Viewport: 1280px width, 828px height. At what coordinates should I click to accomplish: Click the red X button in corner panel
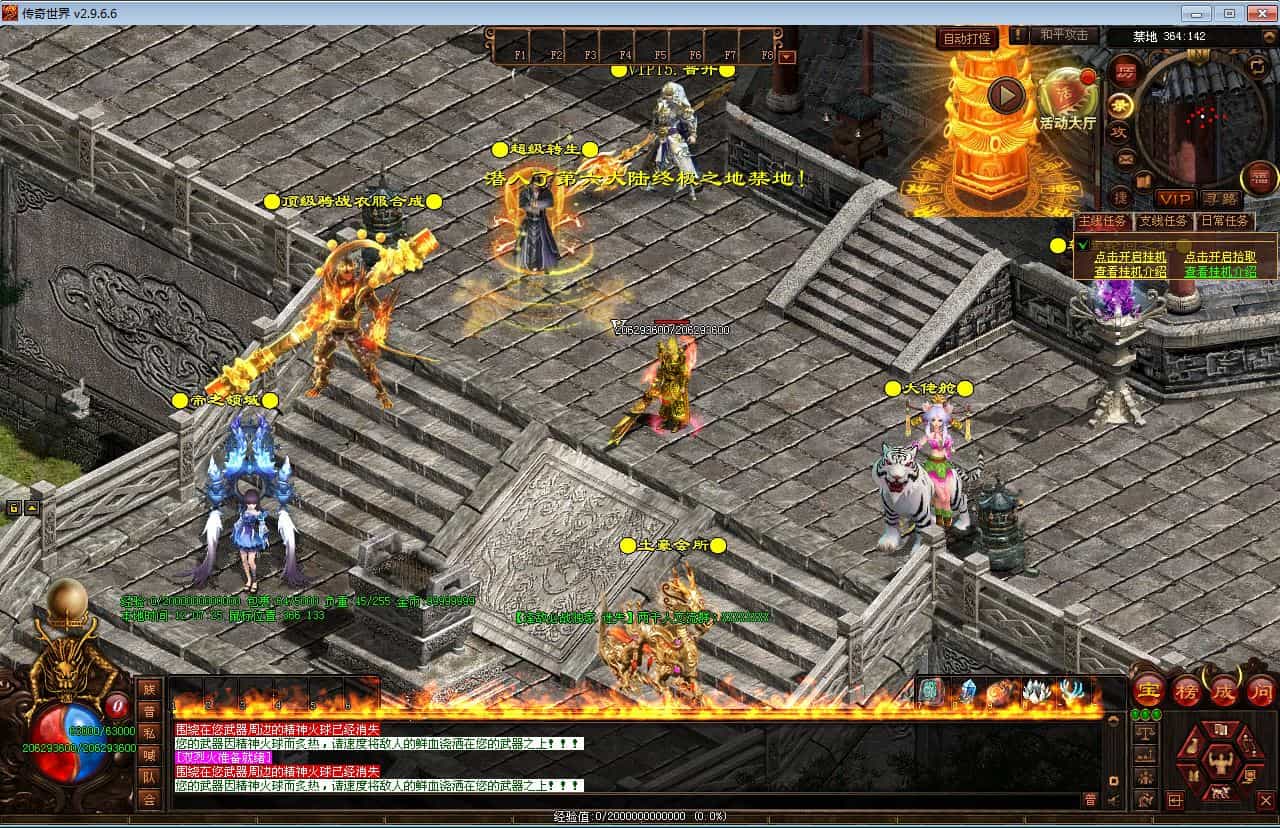coord(1264,800)
